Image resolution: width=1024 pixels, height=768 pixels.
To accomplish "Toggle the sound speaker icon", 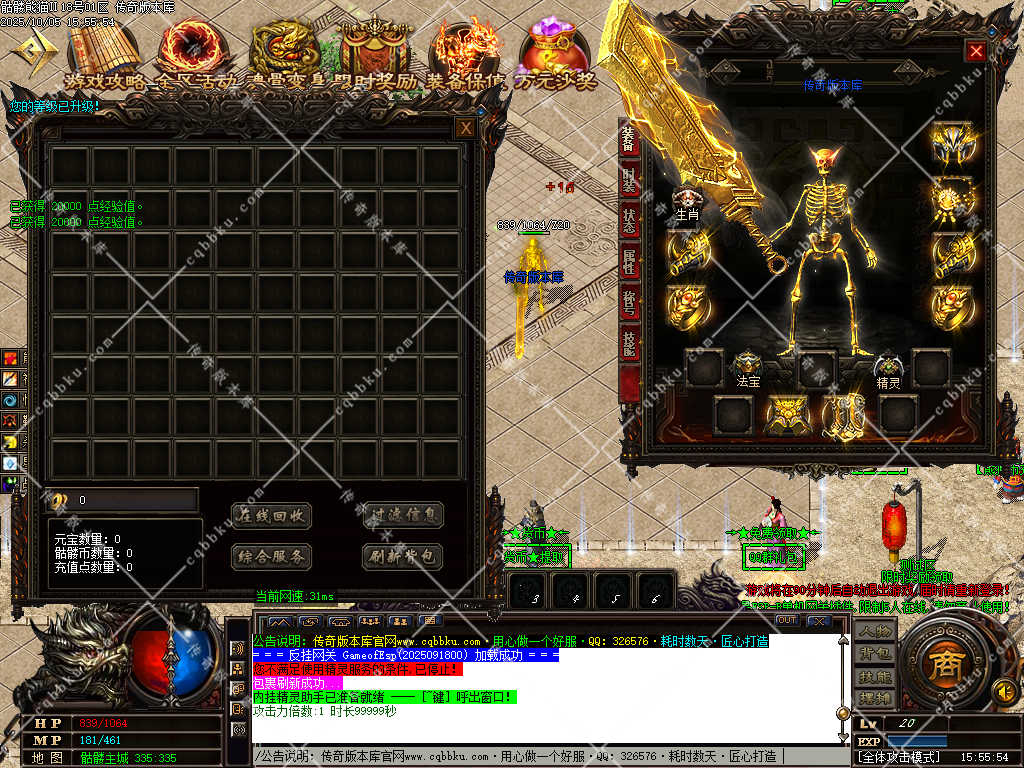I will click(1003, 690).
